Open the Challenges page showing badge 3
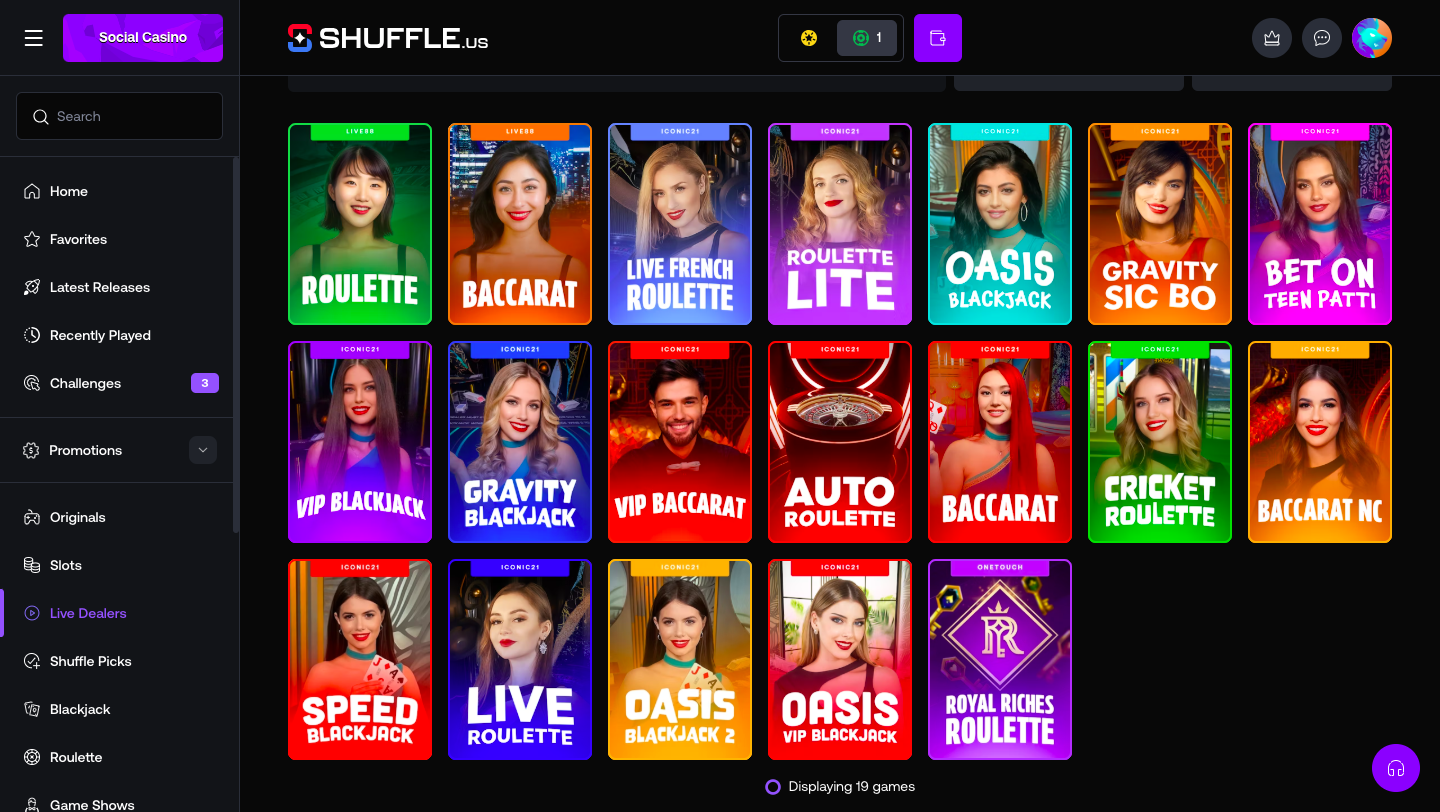The height and width of the screenshot is (812, 1440). click(85, 383)
